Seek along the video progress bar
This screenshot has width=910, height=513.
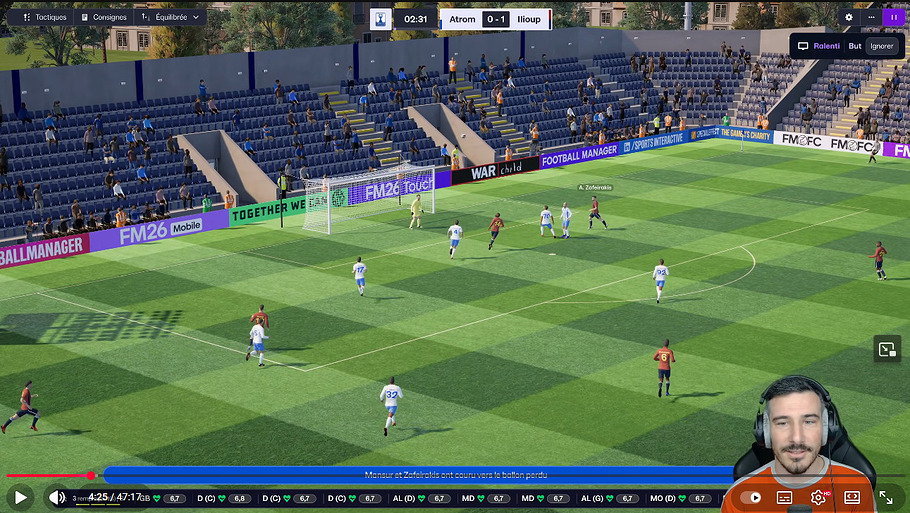tap(400, 475)
